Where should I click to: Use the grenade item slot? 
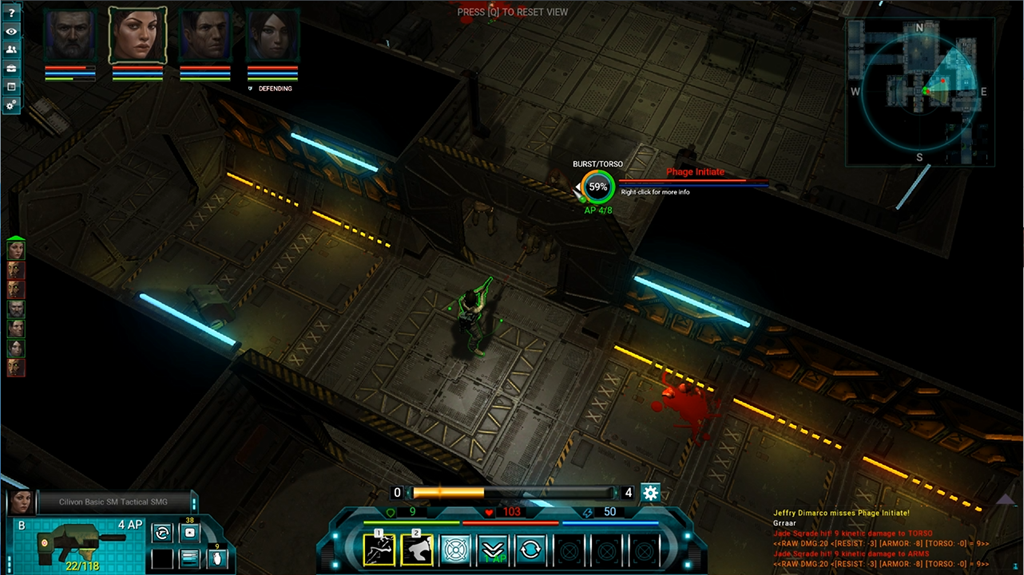point(217,558)
